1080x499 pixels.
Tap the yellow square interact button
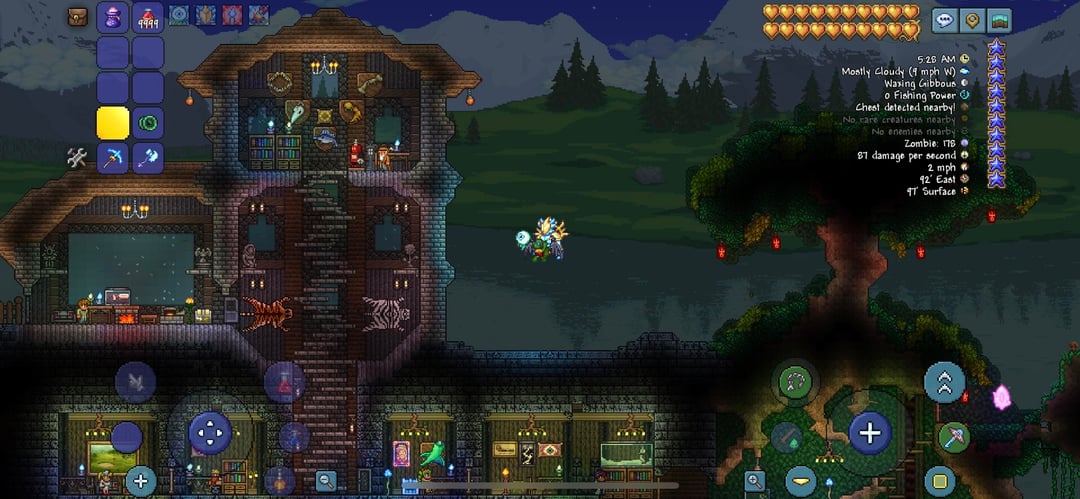pyautogui.click(x=939, y=481)
